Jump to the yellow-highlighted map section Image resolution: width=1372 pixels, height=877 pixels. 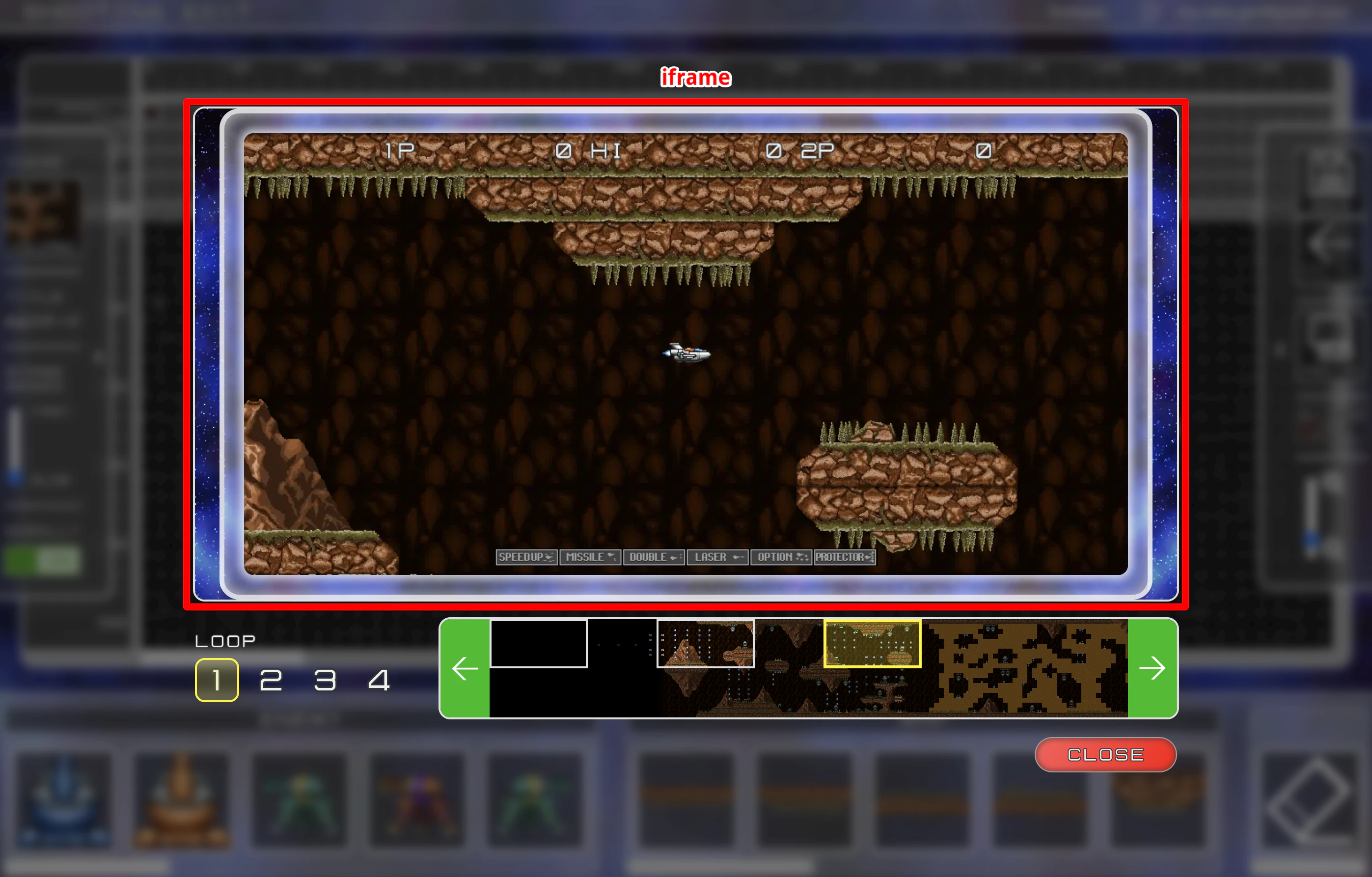(x=872, y=643)
